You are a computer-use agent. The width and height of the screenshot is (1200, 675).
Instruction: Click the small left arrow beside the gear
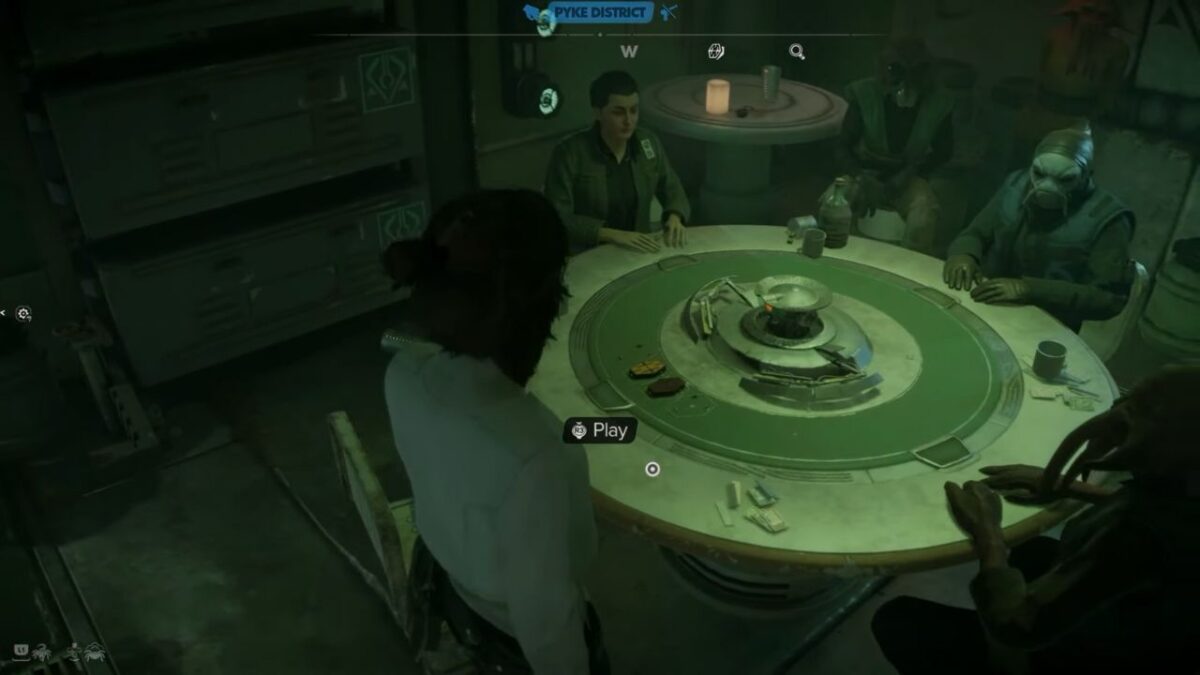[x=4, y=314]
